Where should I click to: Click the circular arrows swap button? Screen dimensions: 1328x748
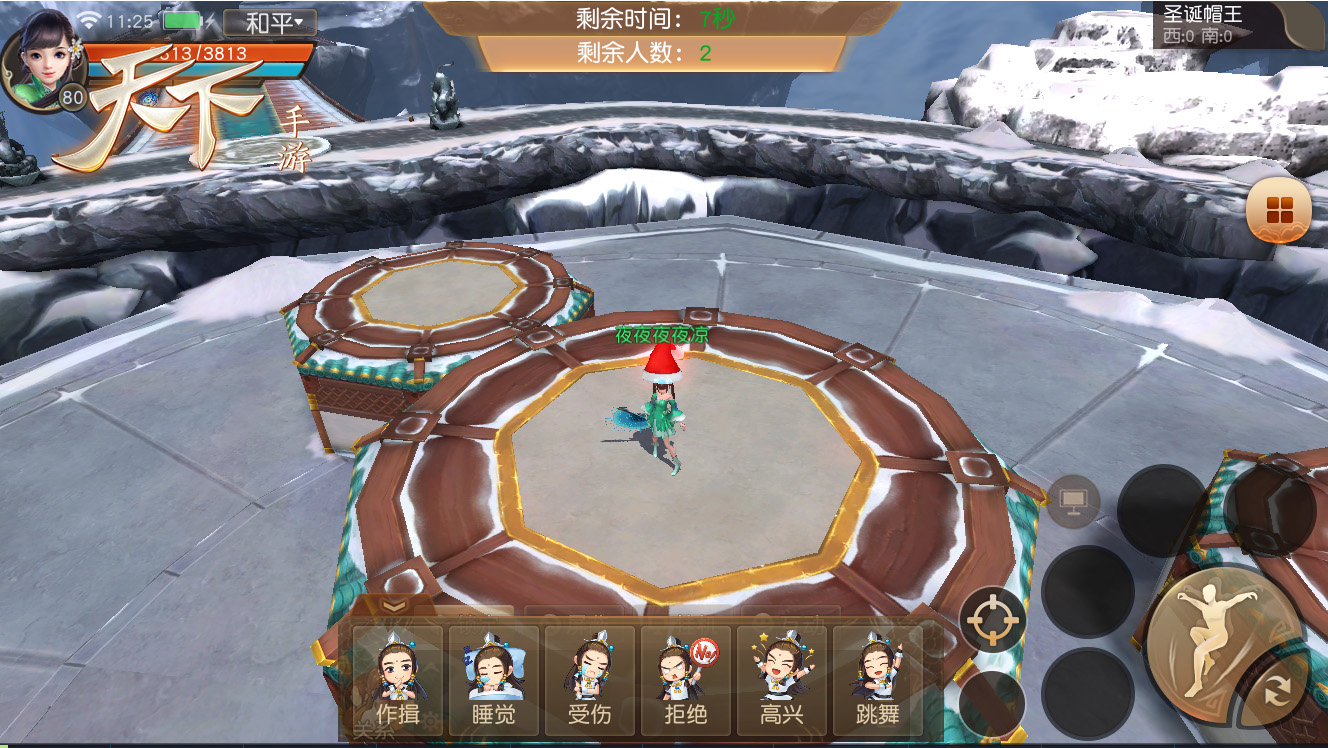pos(1275,689)
